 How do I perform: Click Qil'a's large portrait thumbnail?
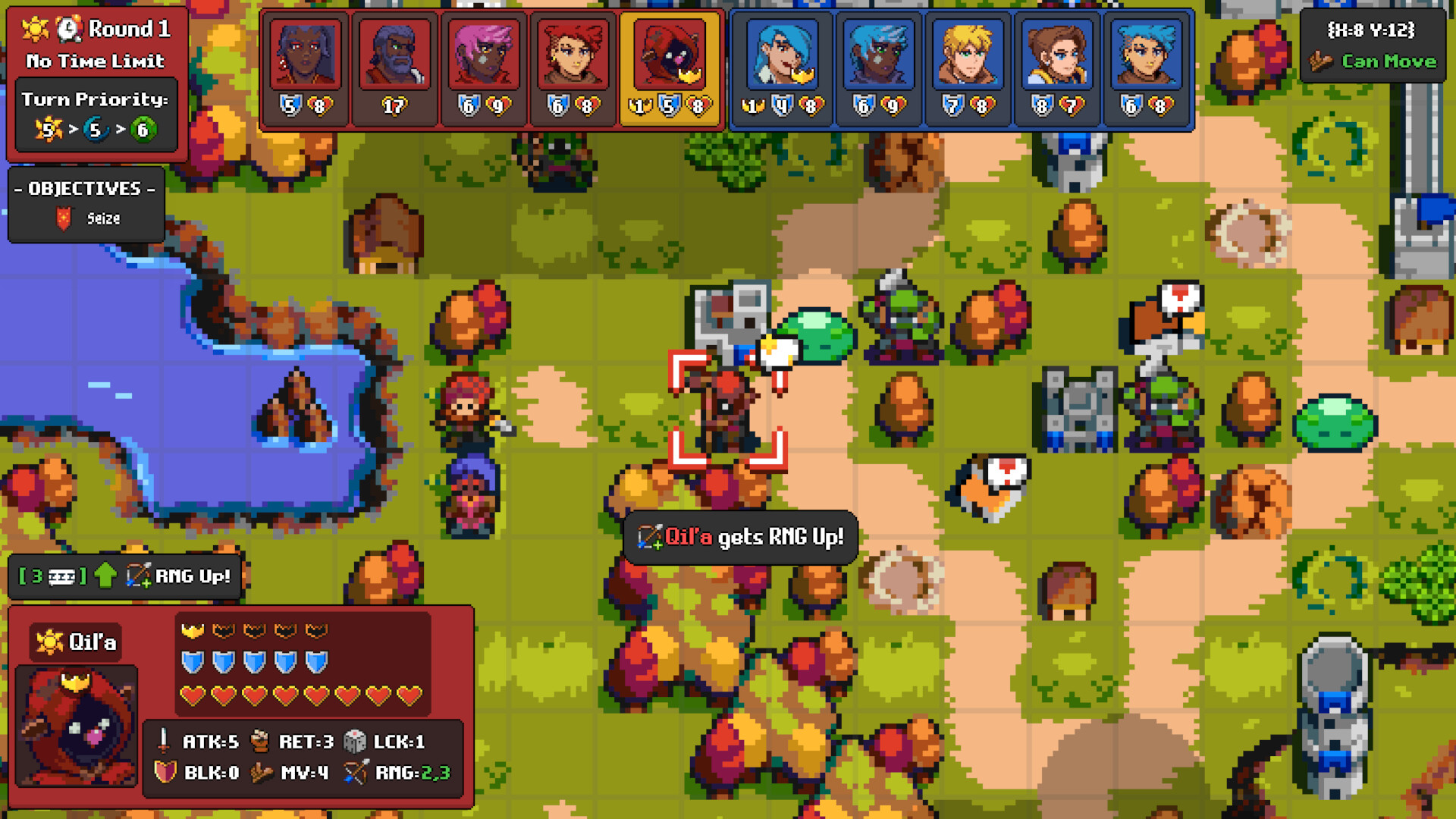[x=74, y=726]
